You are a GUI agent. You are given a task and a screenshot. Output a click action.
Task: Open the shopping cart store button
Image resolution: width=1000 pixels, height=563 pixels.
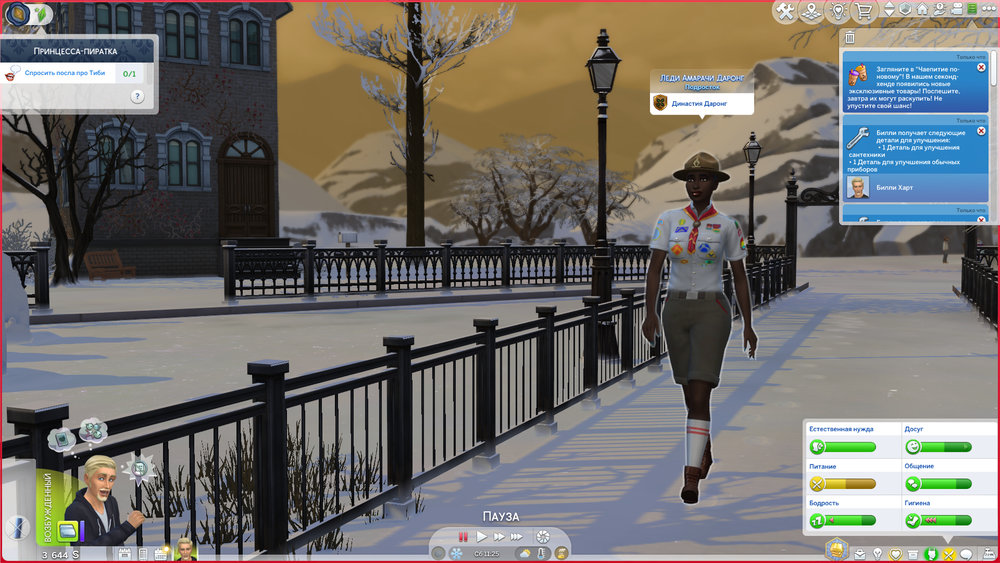[x=862, y=11]
